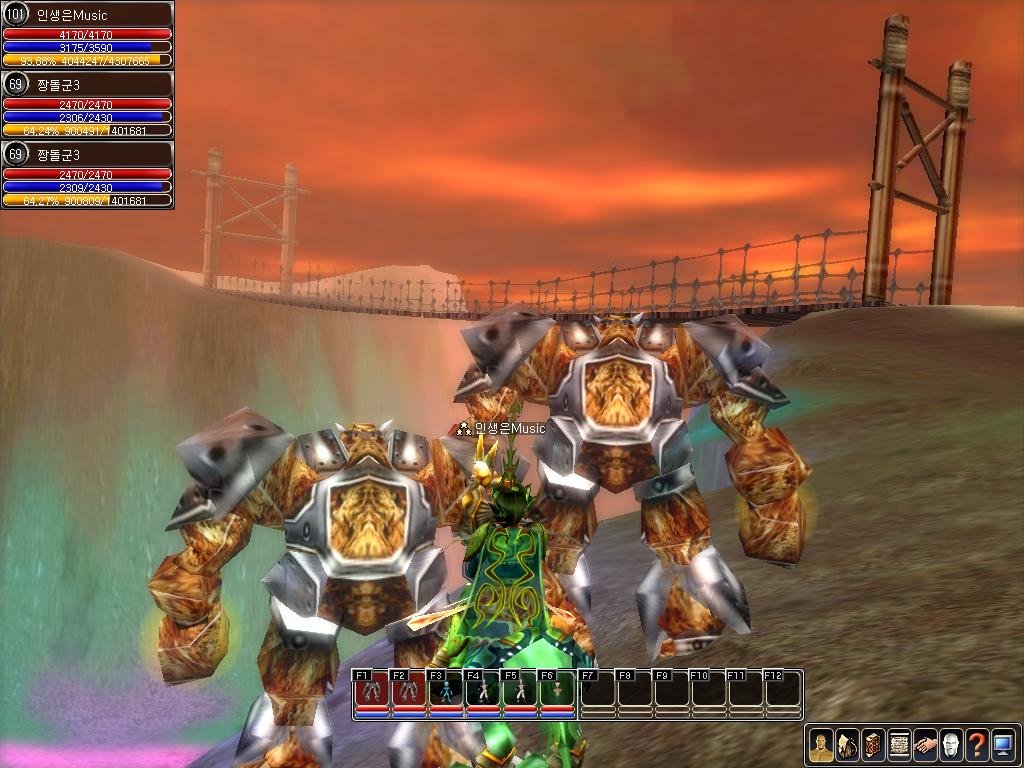Image resolution: width=1024 pixels, height=768 pixels.
Task: Use the F5 hotbar slot
Action: point(520,691)
